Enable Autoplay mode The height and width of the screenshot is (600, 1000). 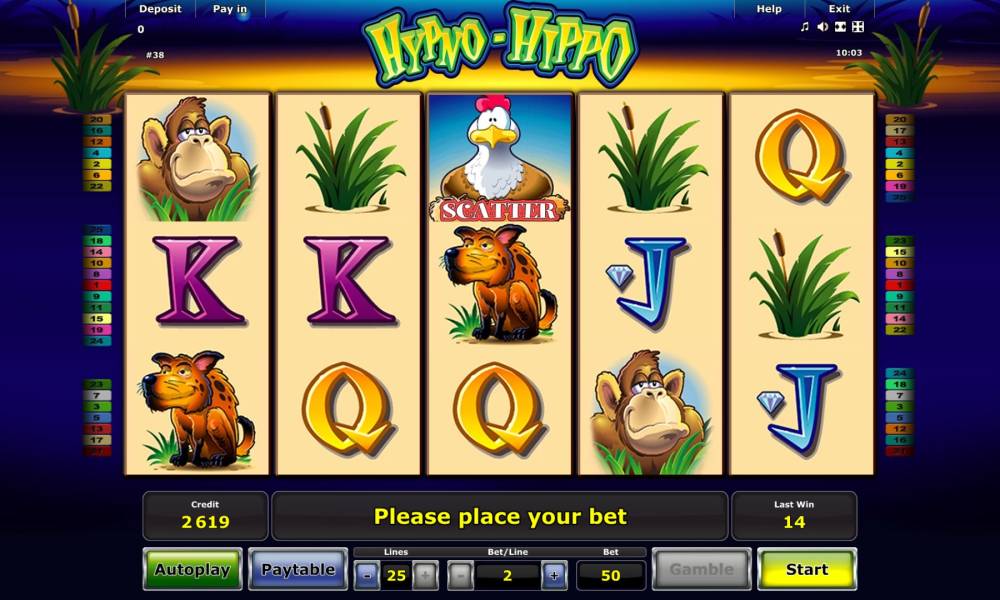pyautogui.click(x=192, y=570)
